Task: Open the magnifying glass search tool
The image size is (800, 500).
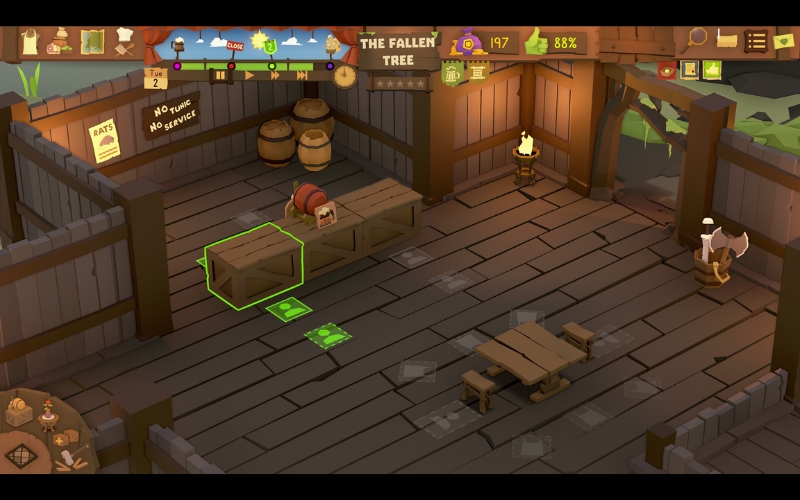Action: [696, 39]
